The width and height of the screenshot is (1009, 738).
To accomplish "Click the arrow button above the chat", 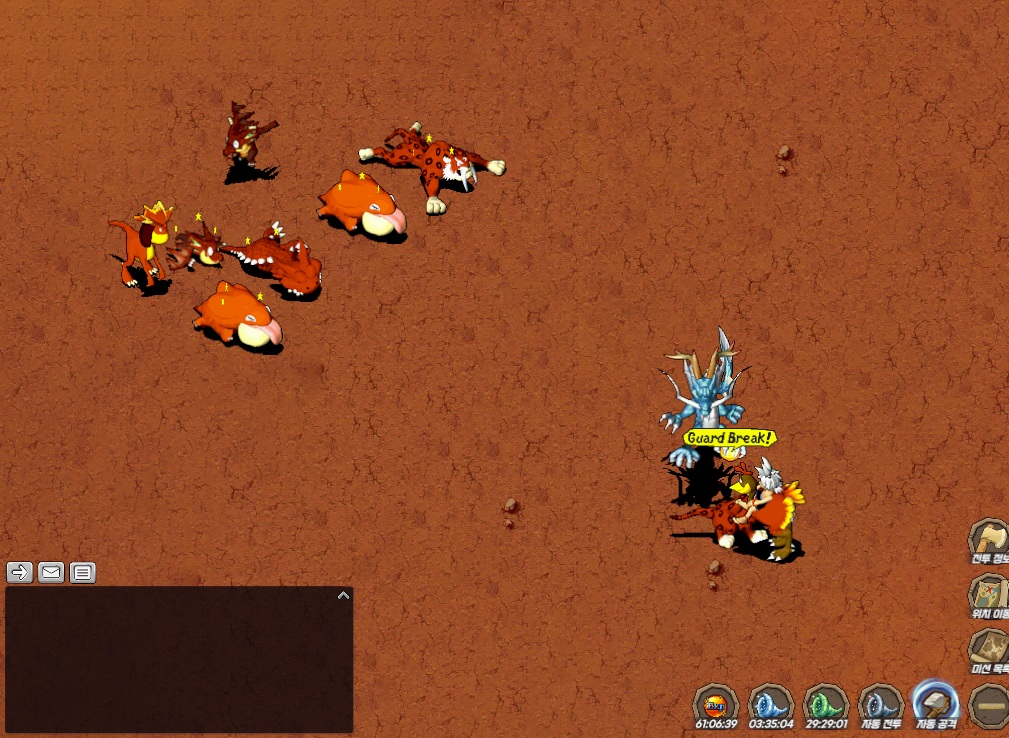I will (x=19, y=572).
